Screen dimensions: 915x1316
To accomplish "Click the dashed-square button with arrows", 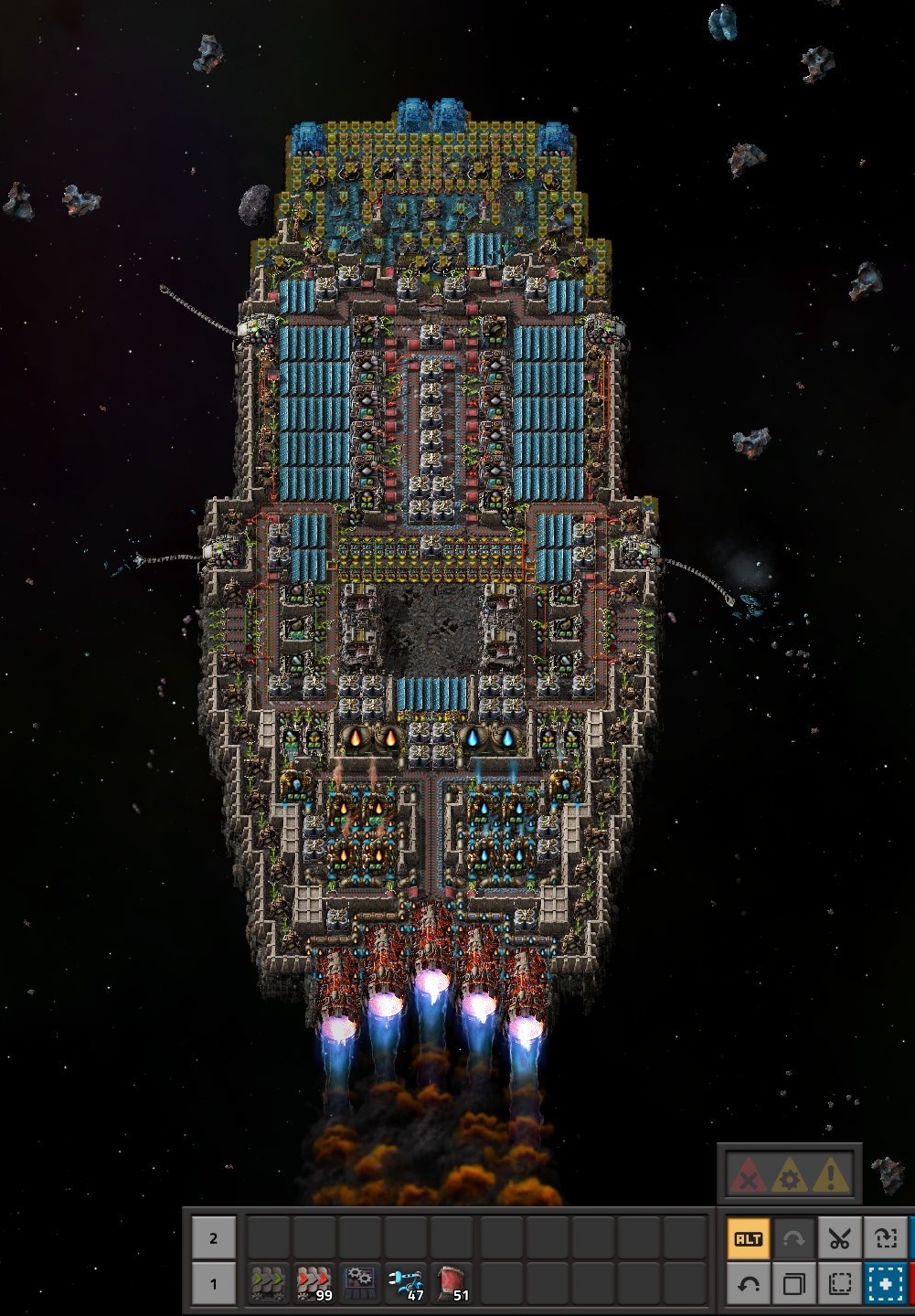I will point(885,1239).
